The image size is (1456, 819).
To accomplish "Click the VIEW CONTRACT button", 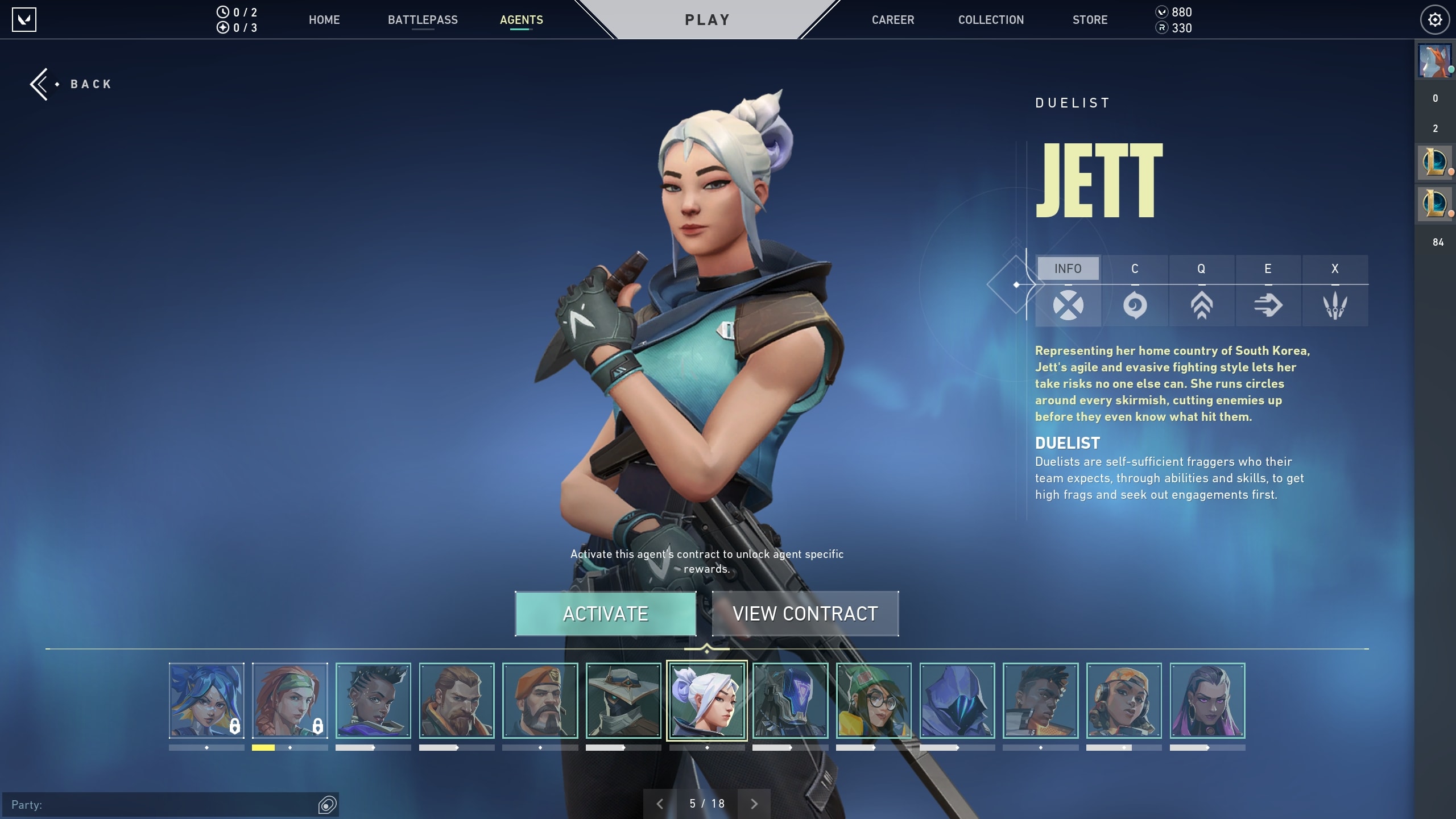I will (x=805, y=614).
